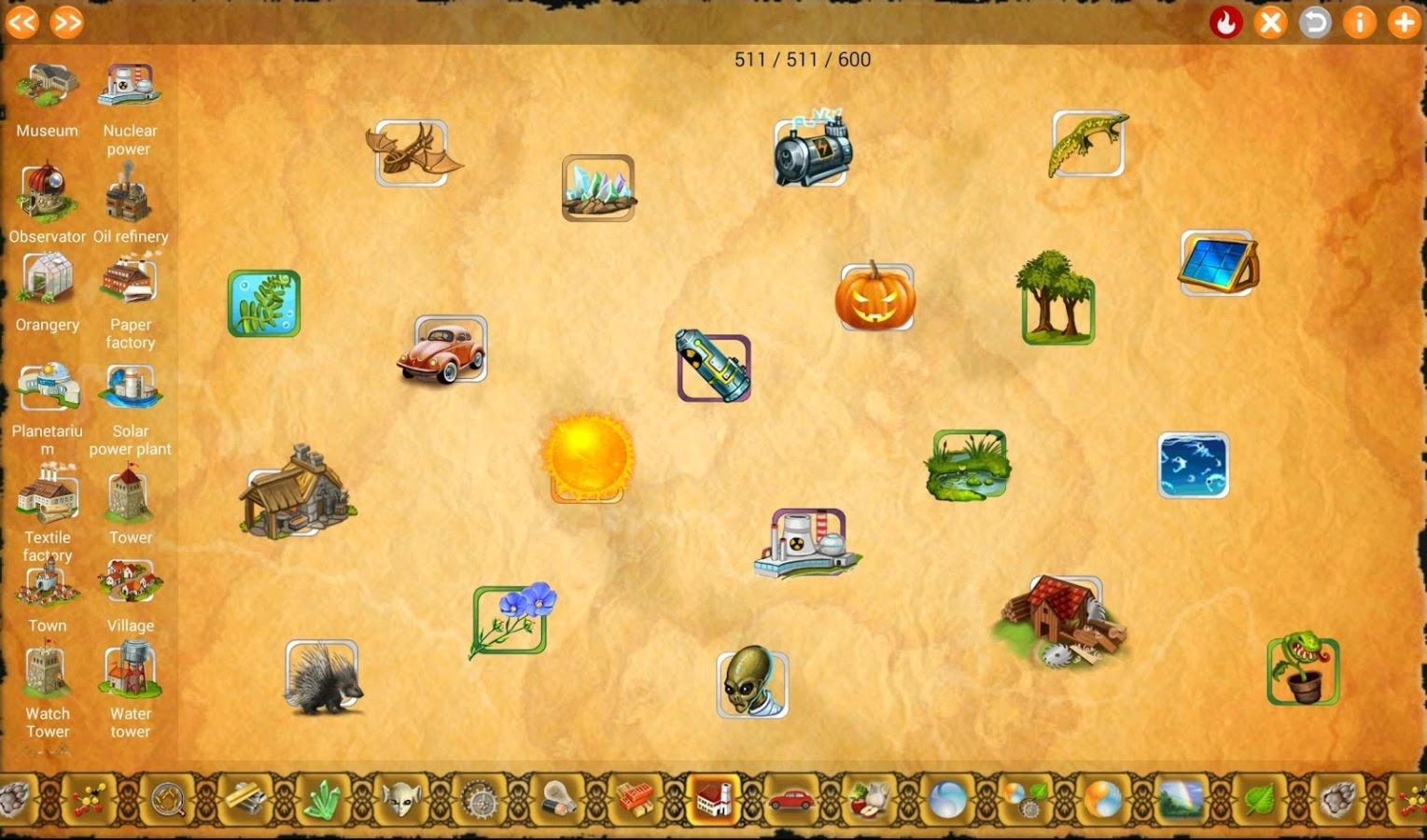Go to previous page with double left arrows
Screen dimensions: 1427x840
pyautogui.click(x=22, y=22)
